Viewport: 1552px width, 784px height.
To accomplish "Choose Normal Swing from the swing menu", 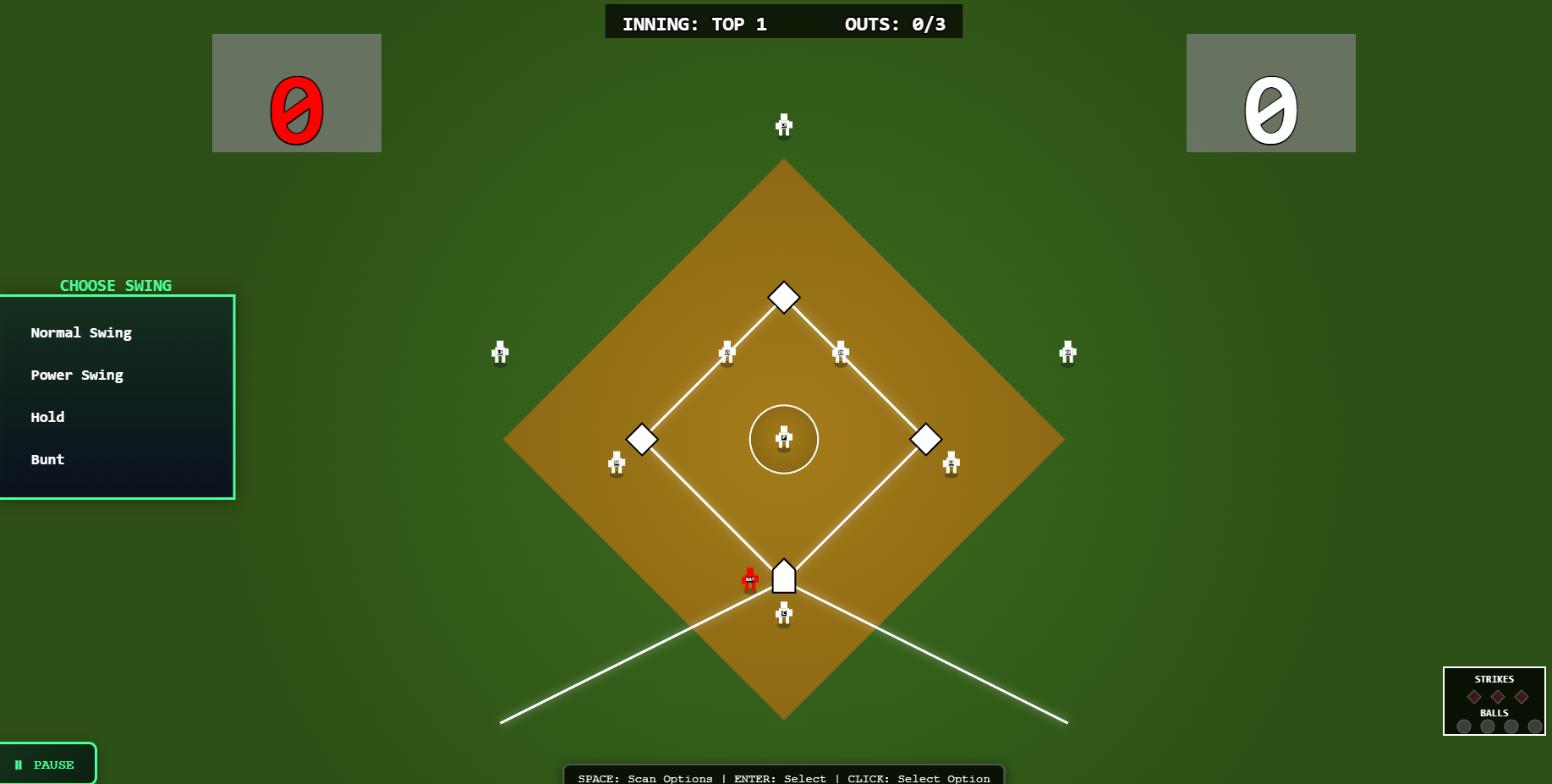I will pyautogui.click(x=81, y=332).
